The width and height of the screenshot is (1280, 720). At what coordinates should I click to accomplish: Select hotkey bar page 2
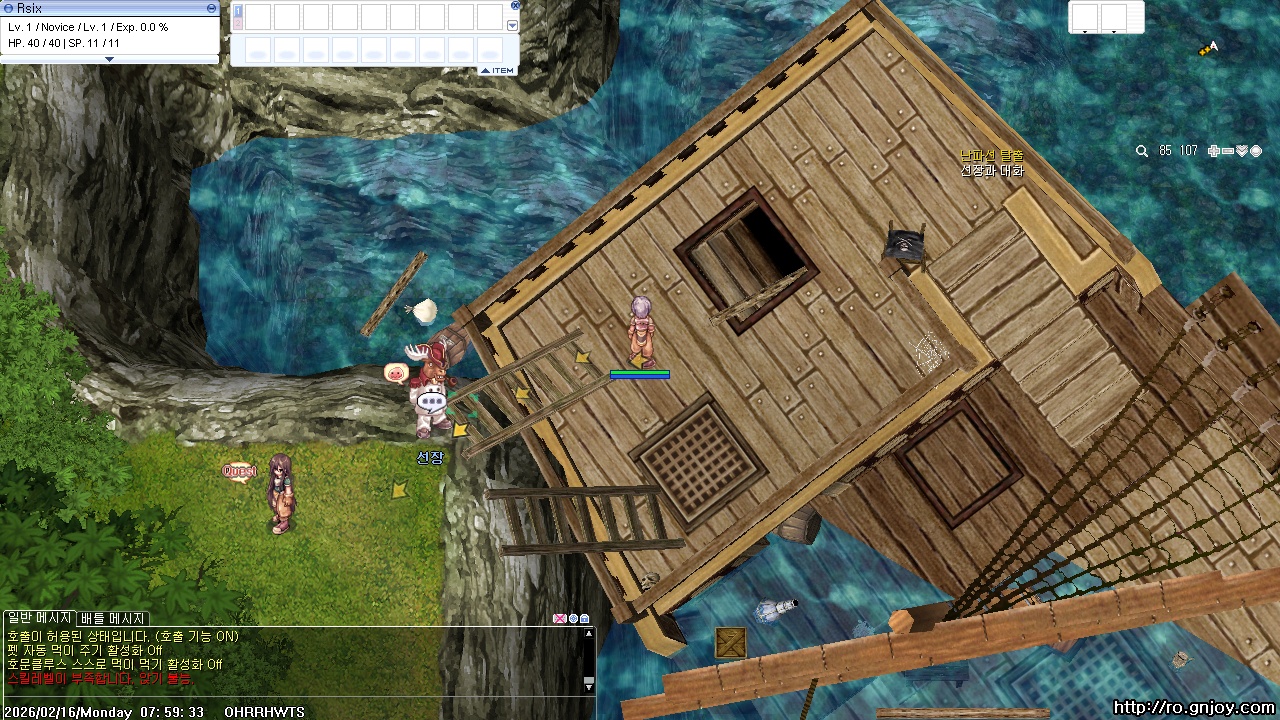tap(238, 23)
